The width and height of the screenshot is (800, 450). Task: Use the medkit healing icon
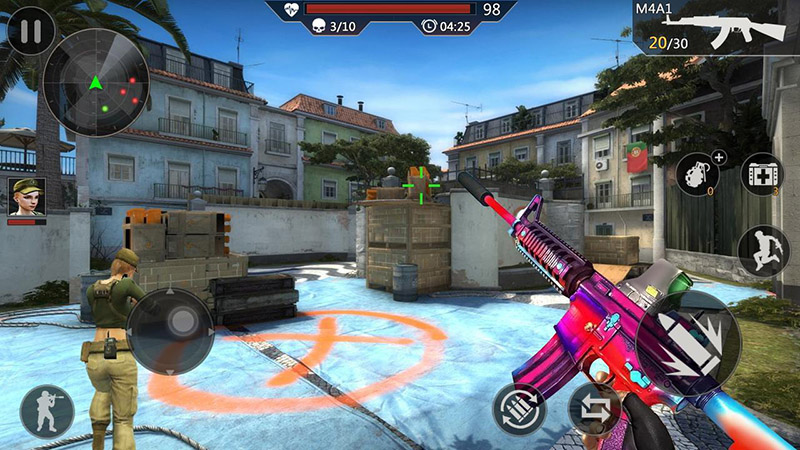[x=762, y=174]
